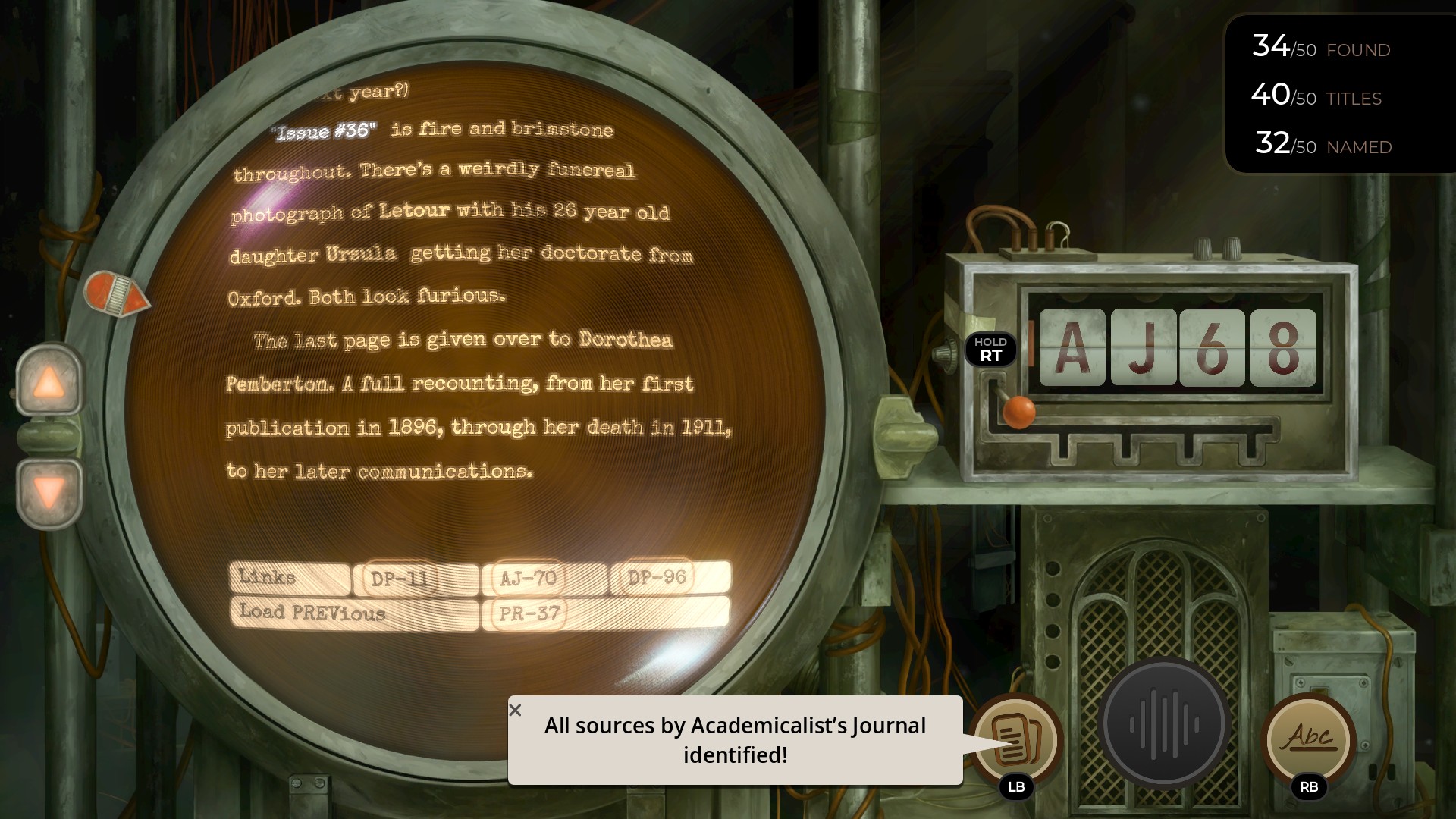Image resolution: width=1456 pixels, height=819 pixels.
Task: Dismiss the Academicalist's Journal notification
Action: click(516, 710)
